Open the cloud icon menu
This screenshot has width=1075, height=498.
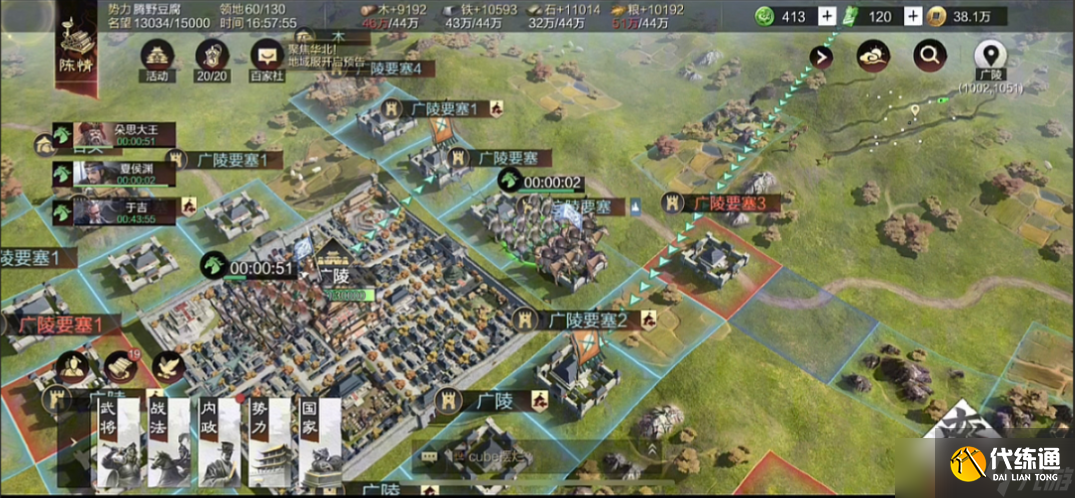click(x=873, y=56)
